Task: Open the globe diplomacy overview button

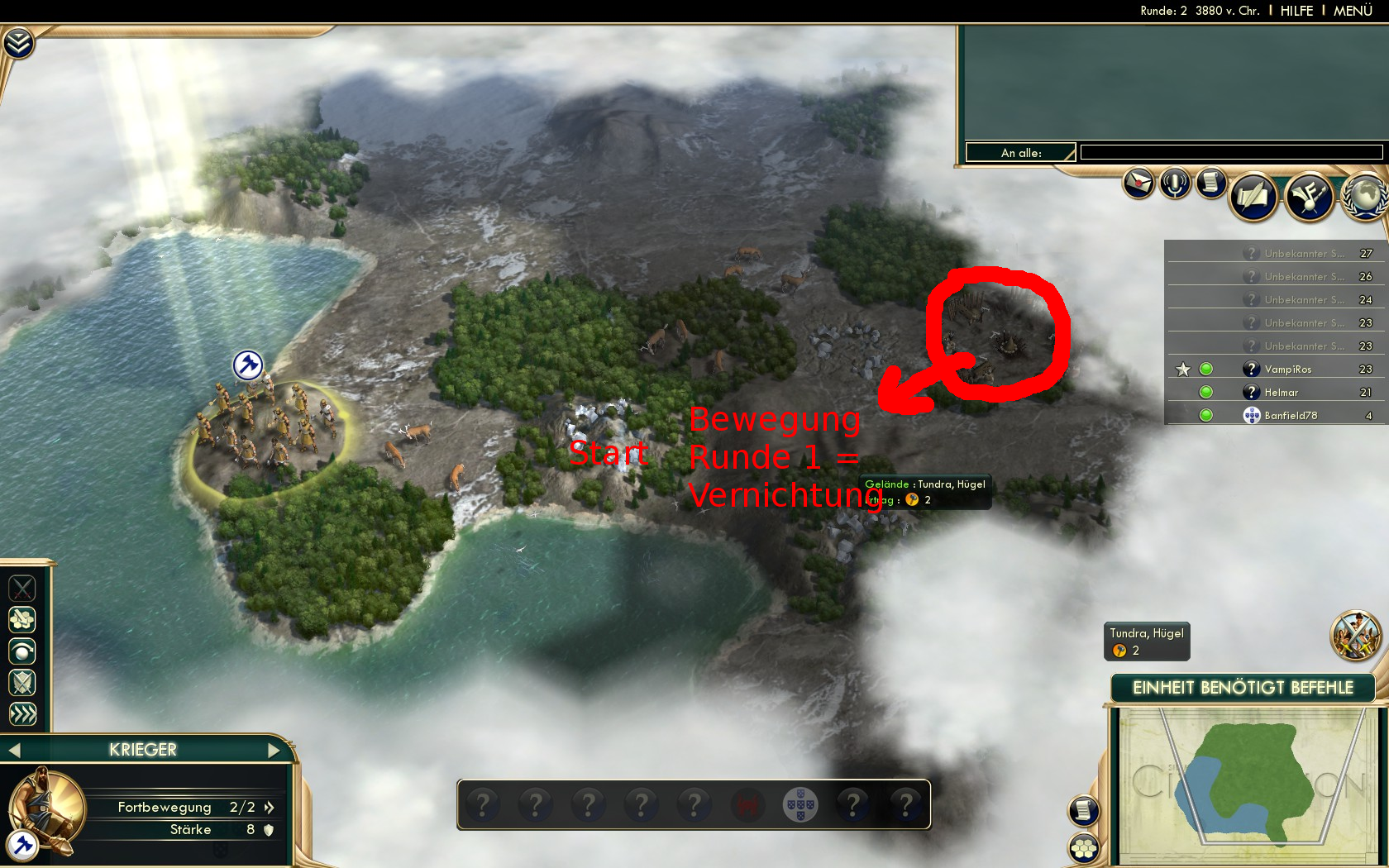Action: pyautogui.click(x=1366, y=197)
